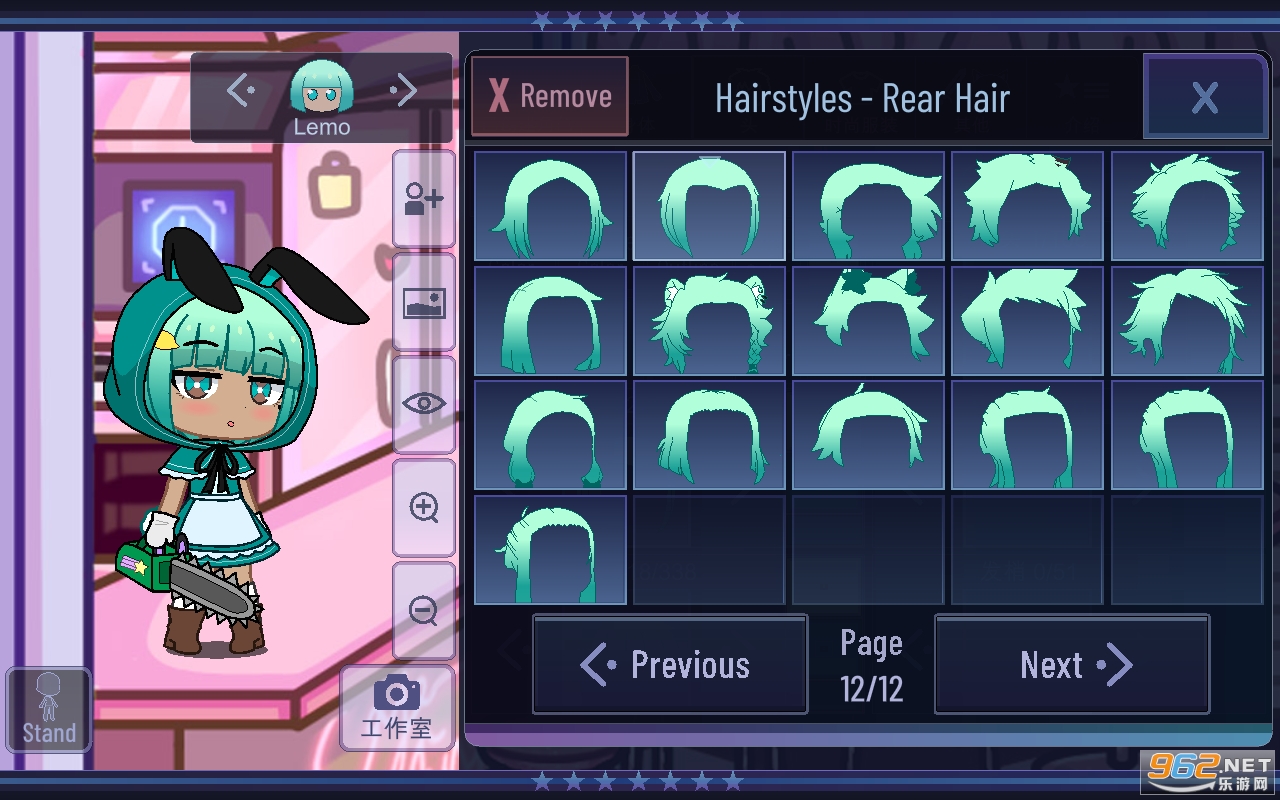
Task: Go to the Next hairstyle page
Action: (1071, 665)
